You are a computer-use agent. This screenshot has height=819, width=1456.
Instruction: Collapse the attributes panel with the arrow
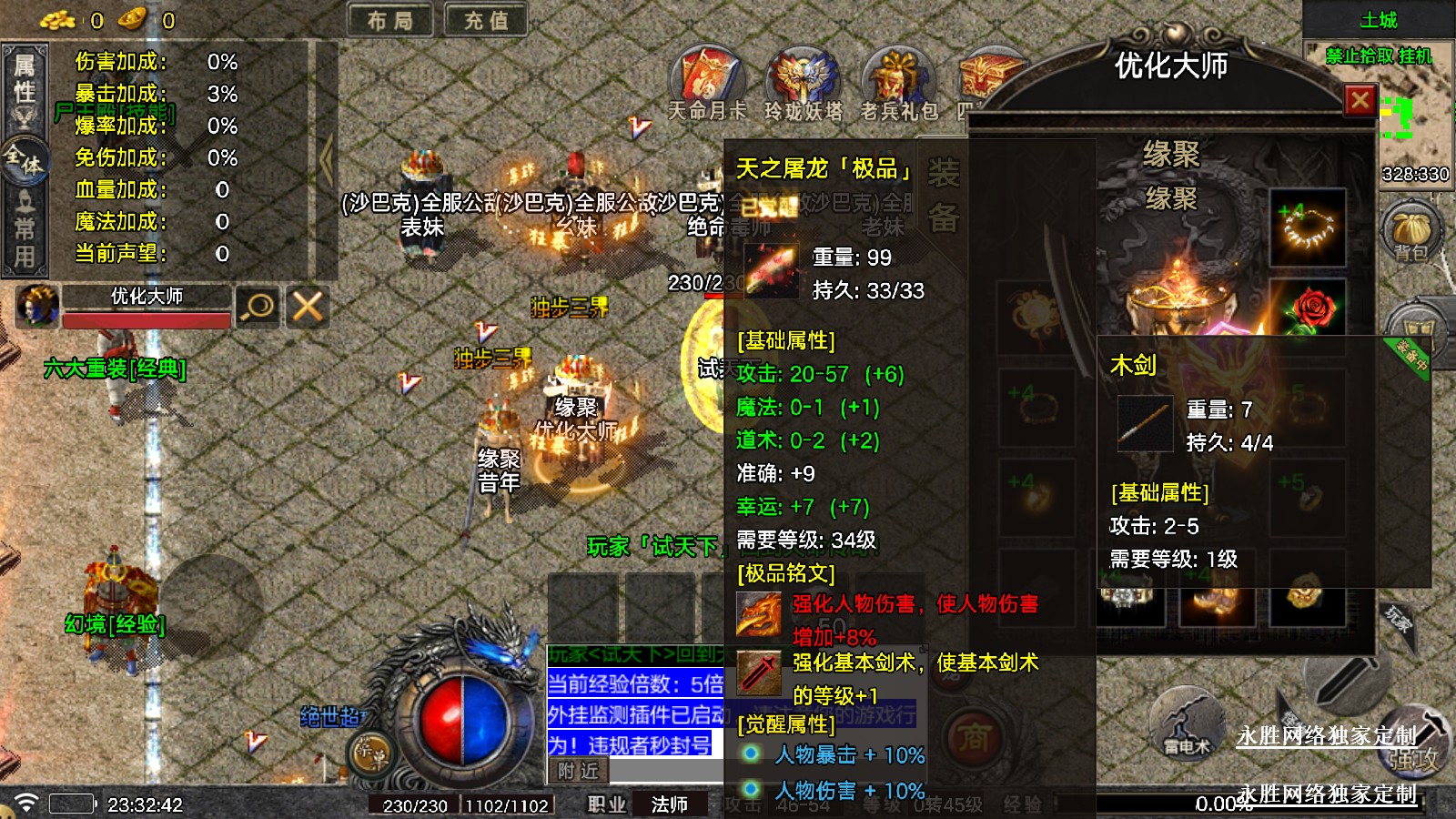[x=326, y=160]
